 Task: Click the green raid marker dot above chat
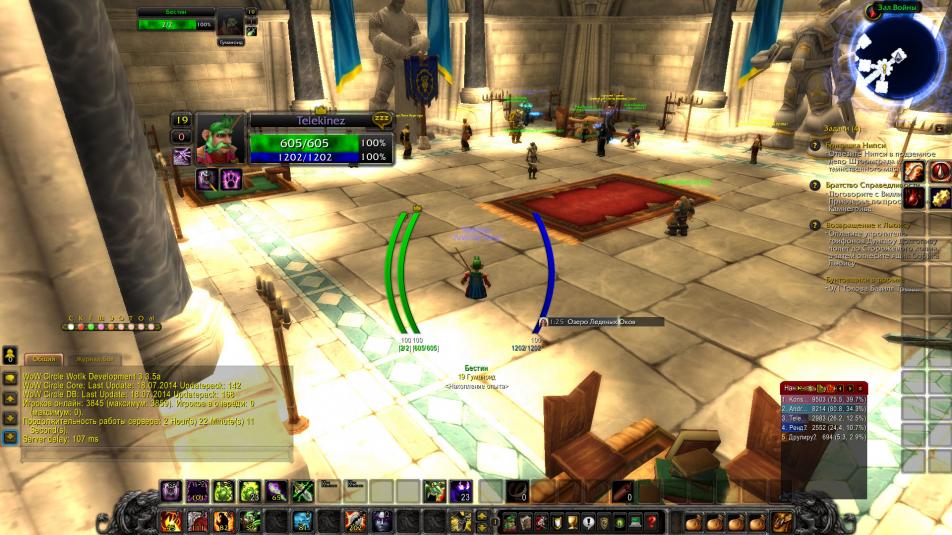[x=91, y=328]
